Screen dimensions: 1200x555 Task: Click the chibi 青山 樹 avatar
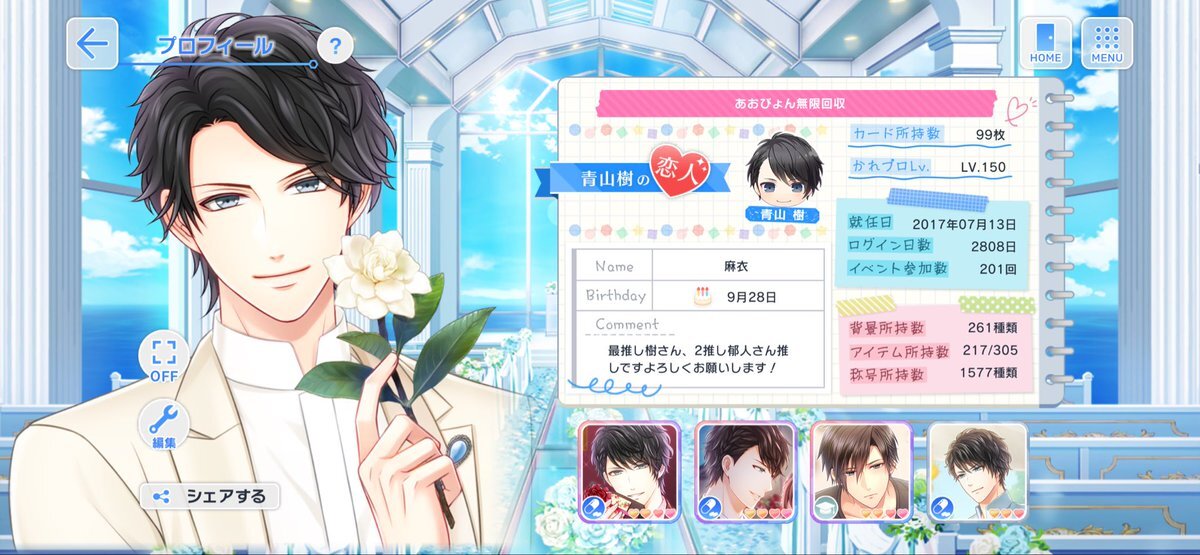coord(780,177)
